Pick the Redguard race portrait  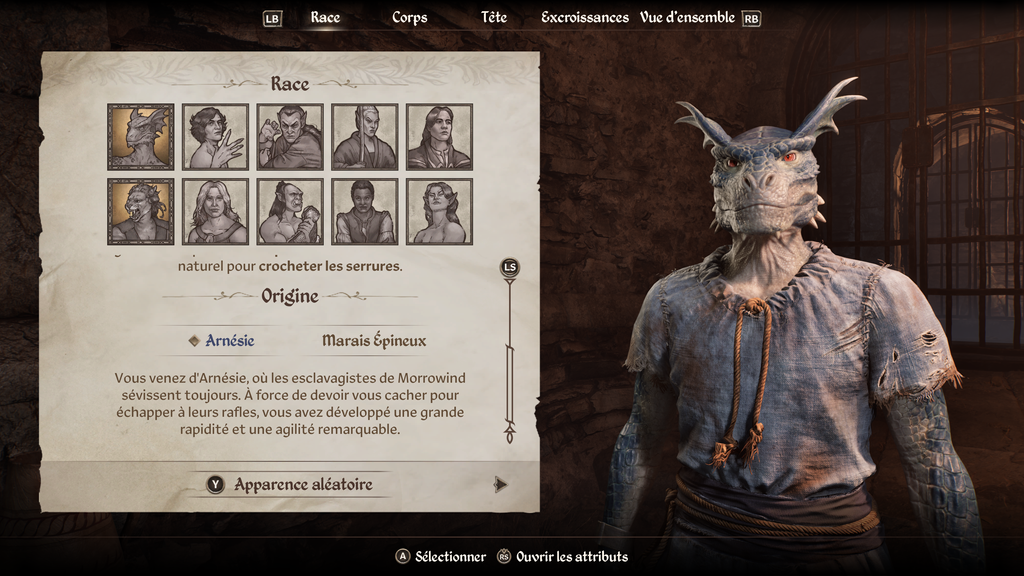[x=365, y=211]
